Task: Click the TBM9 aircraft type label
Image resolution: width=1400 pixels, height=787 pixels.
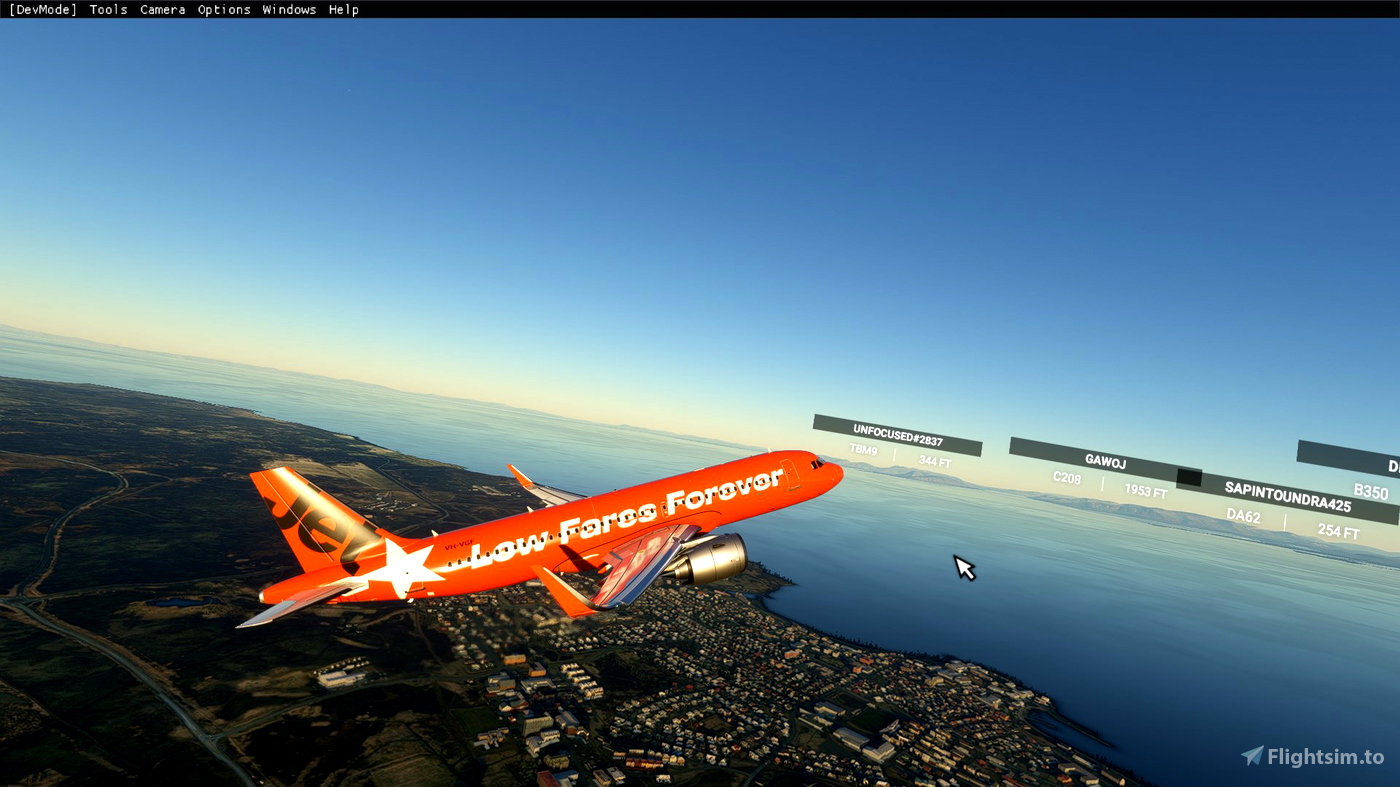Action: click(x=862, y=450)
